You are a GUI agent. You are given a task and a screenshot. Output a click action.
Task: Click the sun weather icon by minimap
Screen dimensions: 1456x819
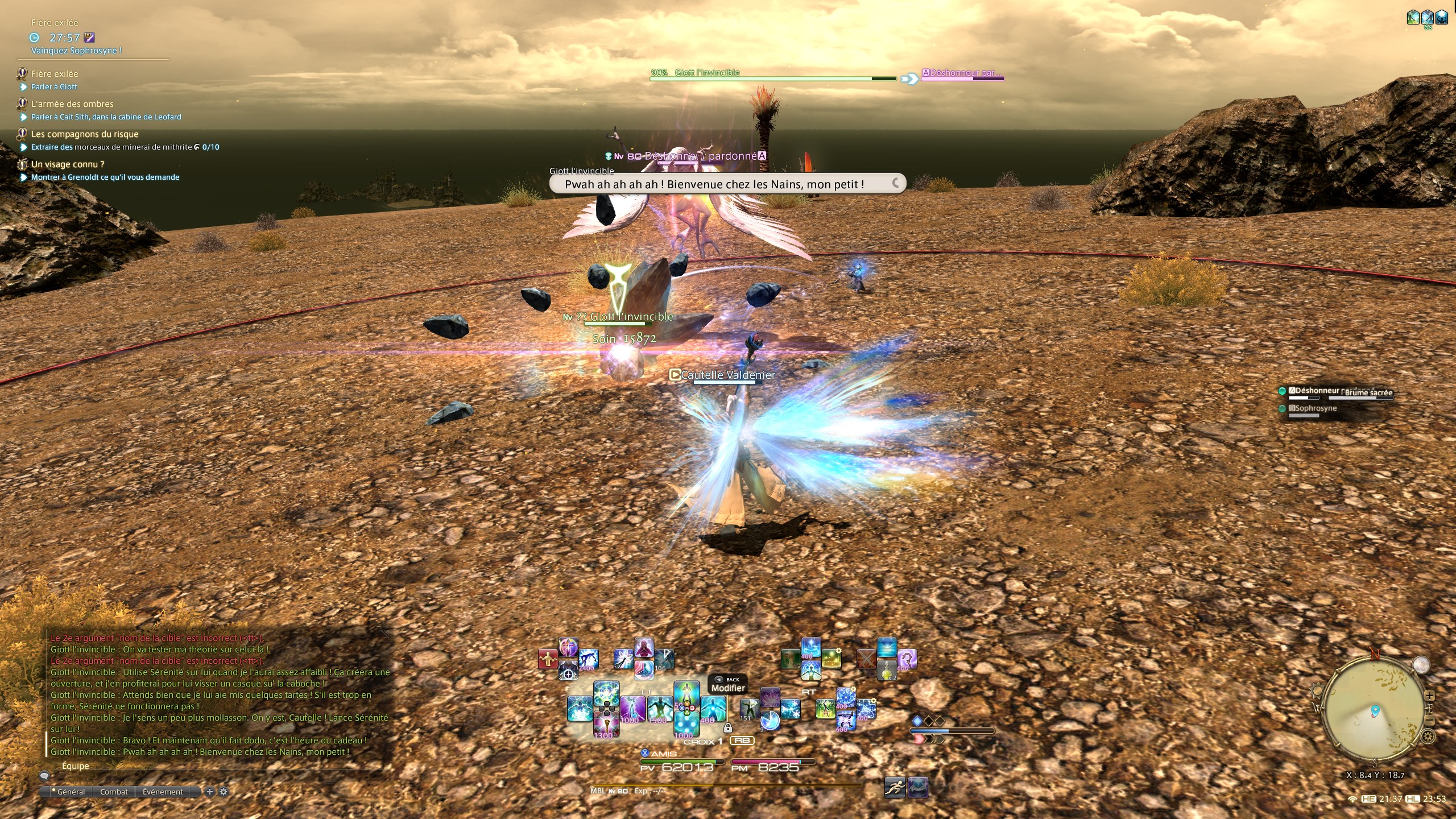[1316, 691]
